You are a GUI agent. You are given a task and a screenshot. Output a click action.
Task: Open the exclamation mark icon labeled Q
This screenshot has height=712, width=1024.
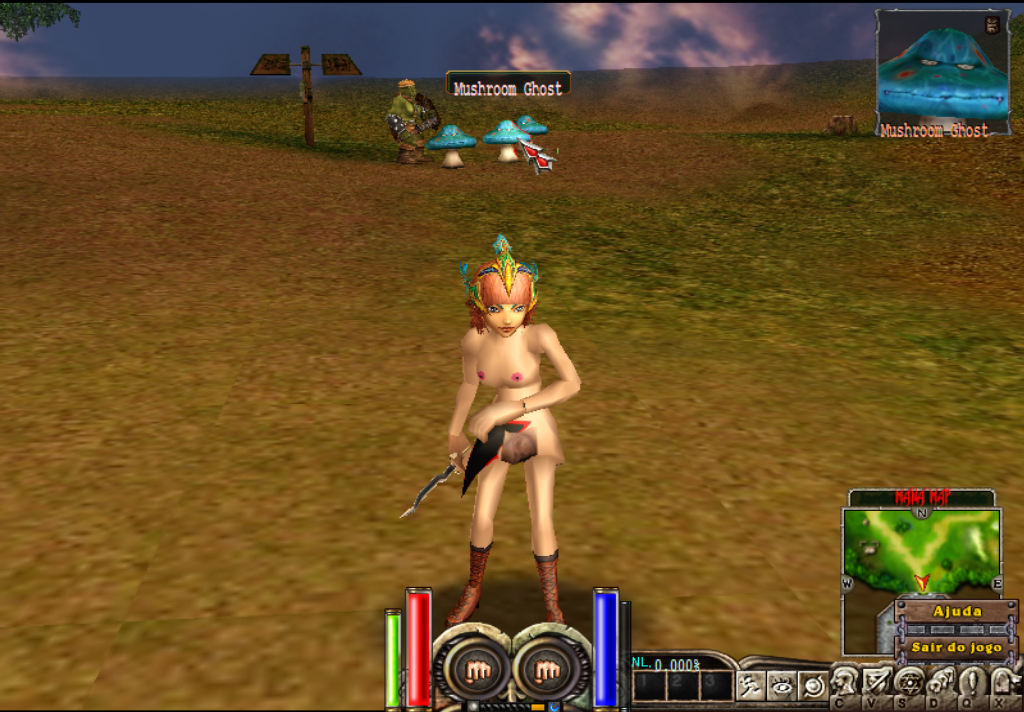pyautogui.click(x=971, y=683)
